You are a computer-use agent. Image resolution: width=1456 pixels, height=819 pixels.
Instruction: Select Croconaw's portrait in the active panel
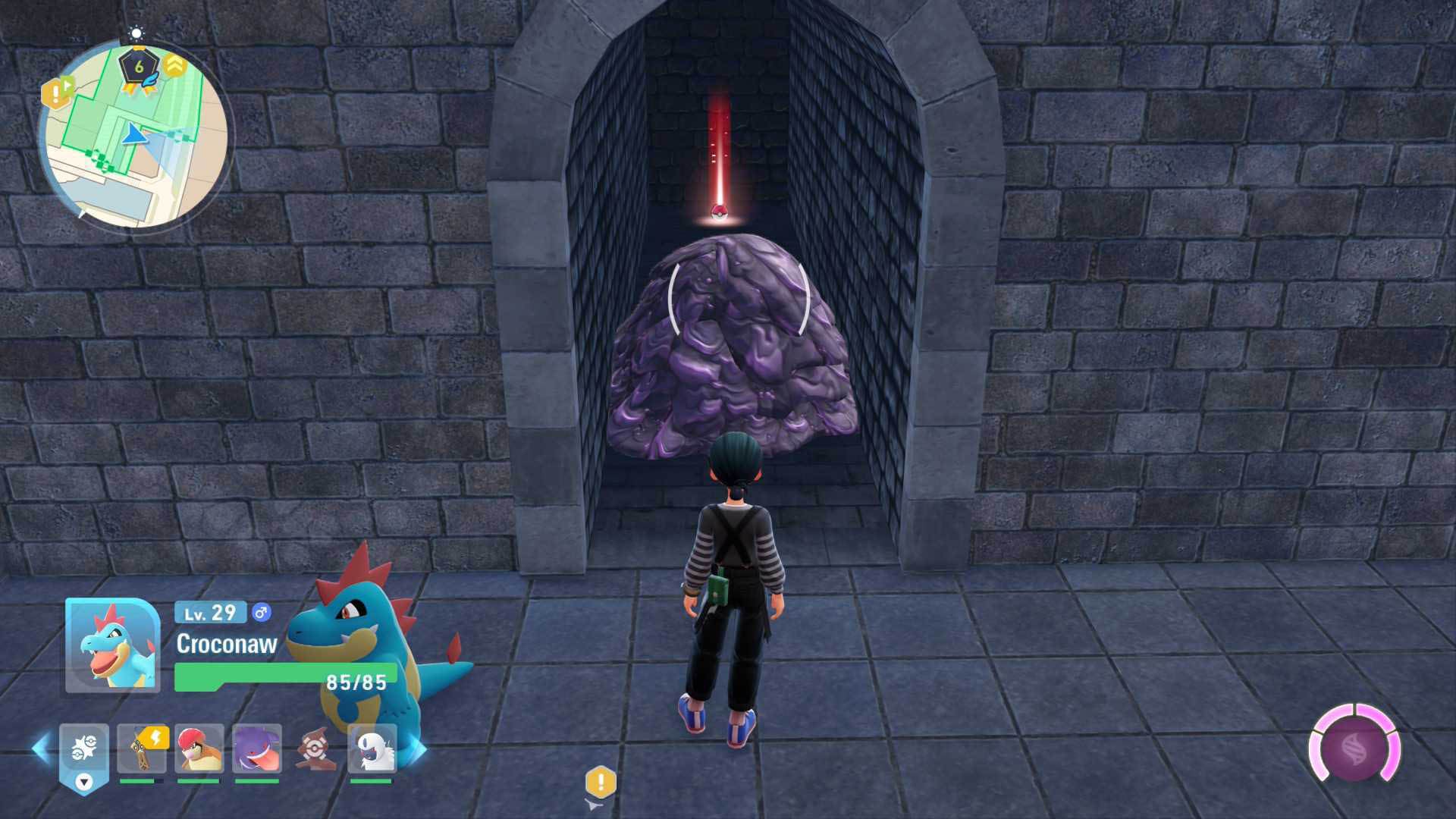(112, 646)
